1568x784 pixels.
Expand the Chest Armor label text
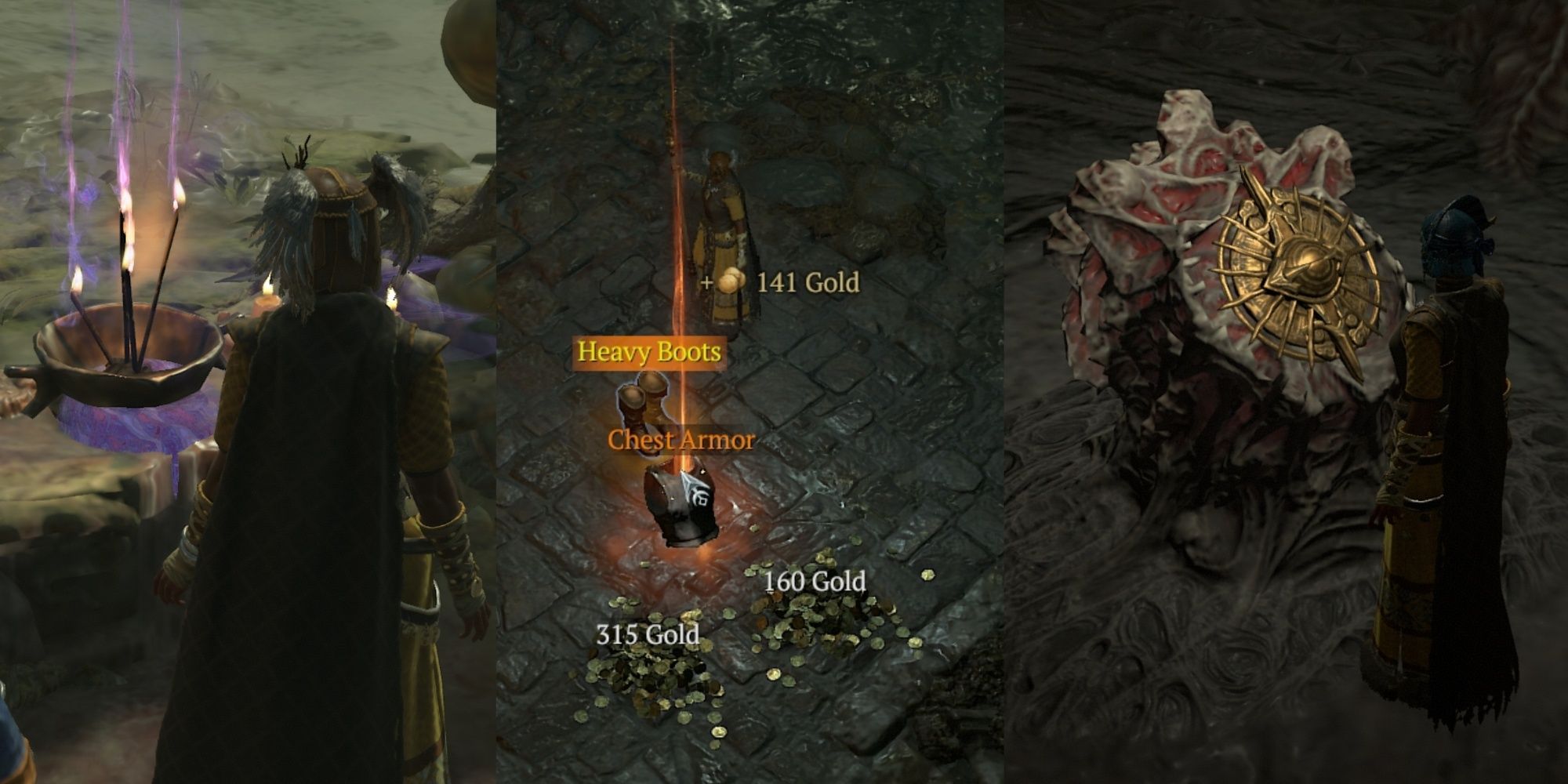coord(681,441)
